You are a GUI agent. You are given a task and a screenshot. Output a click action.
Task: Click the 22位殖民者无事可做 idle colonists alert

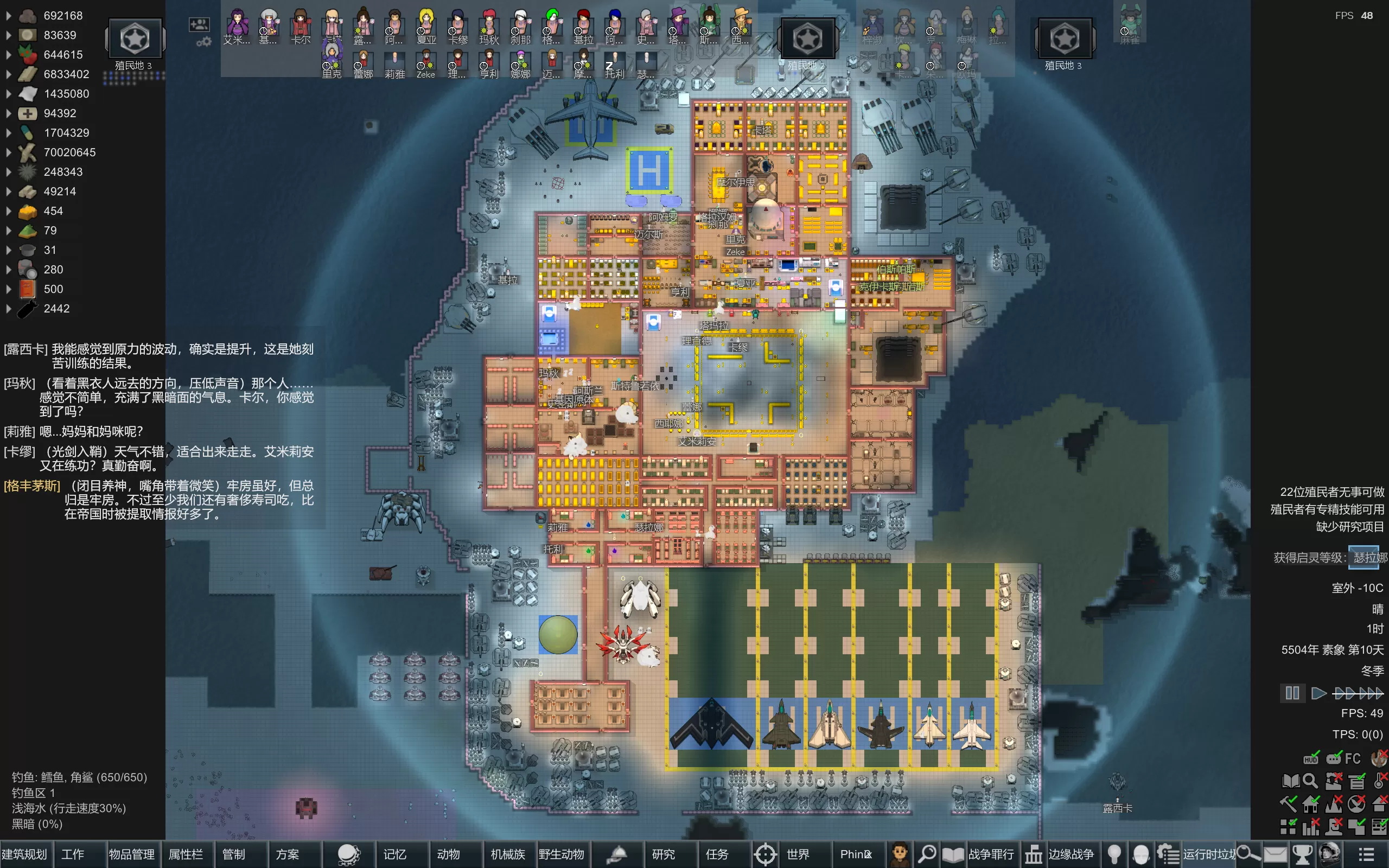pyautogui.click(x=1331, y=492)
